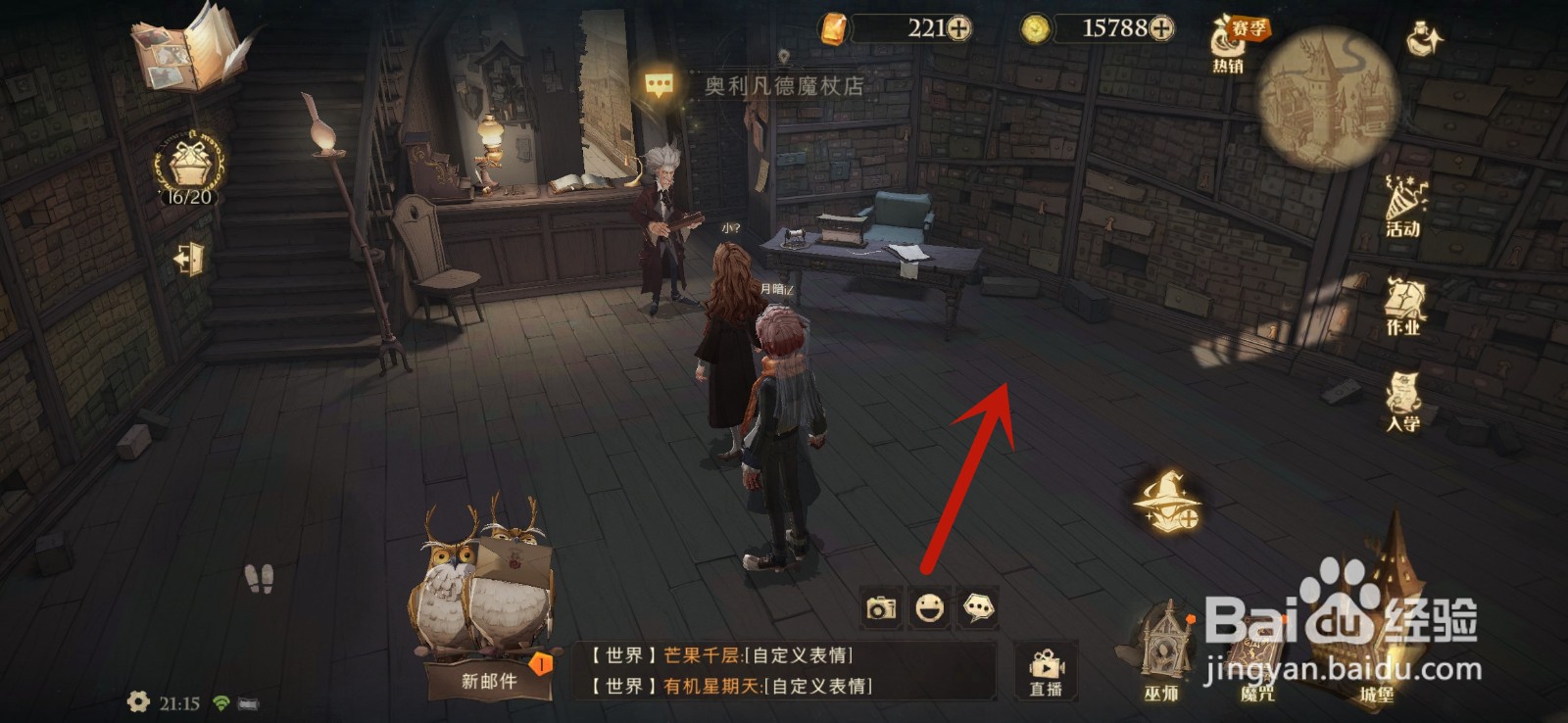Image resolution: width=1568 pixels, height=723 pixels.
Task: Open the quick chat bubble panel
Action: (978, 607)
